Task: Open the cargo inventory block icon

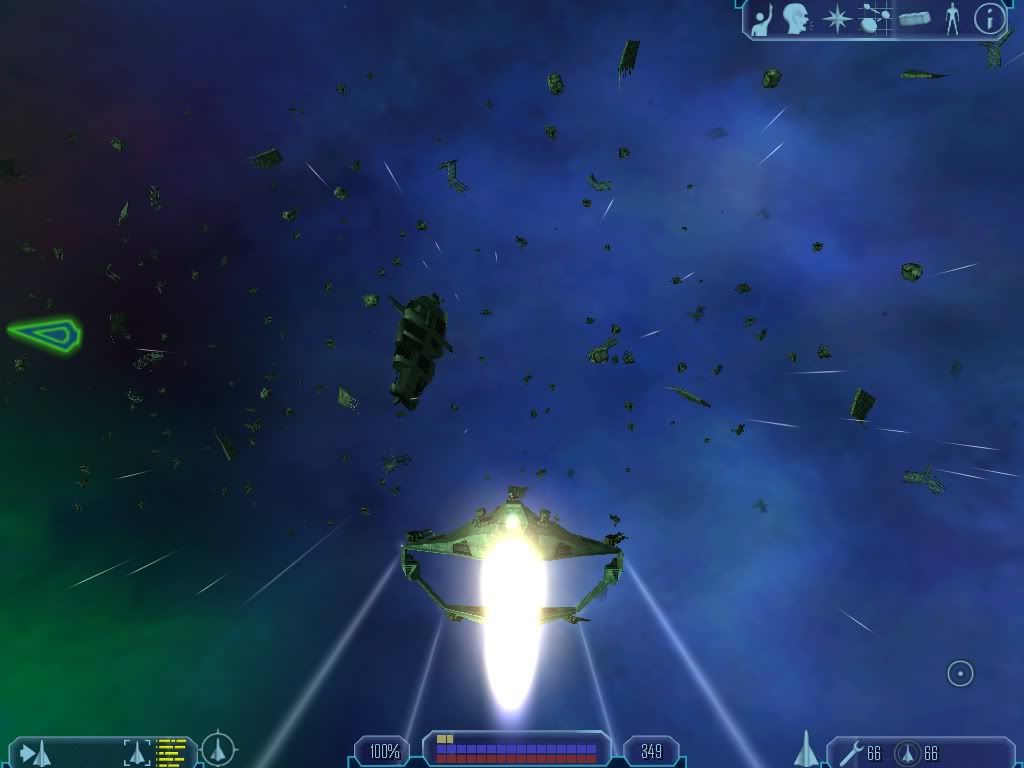Action: 915,19
